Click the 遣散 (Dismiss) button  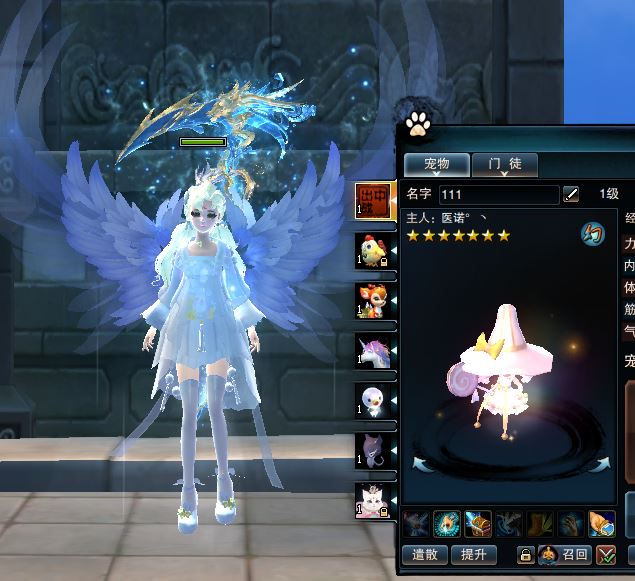[x=425, y=554]
